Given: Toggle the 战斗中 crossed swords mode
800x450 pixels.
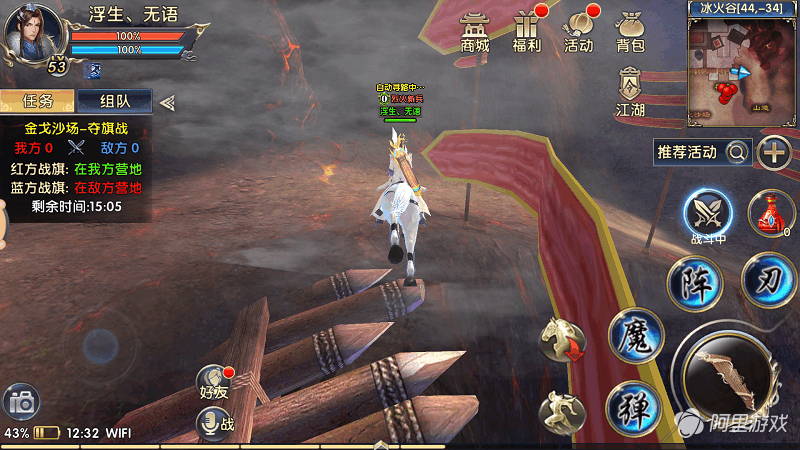Looking at the screenshot, I should tap(707, 213).
